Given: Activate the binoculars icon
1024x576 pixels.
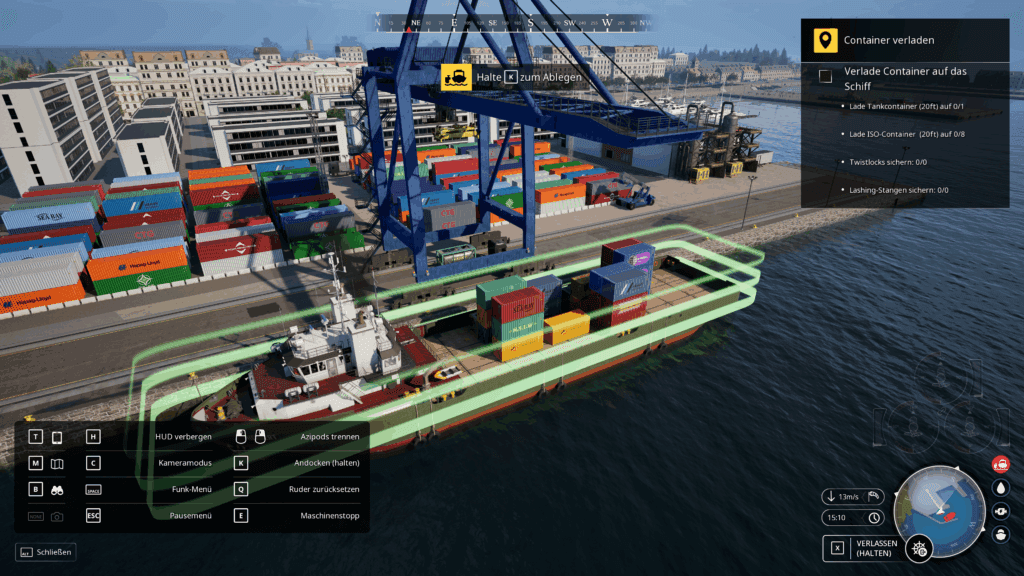Looking at the screenshot, I should pos(57,490).
